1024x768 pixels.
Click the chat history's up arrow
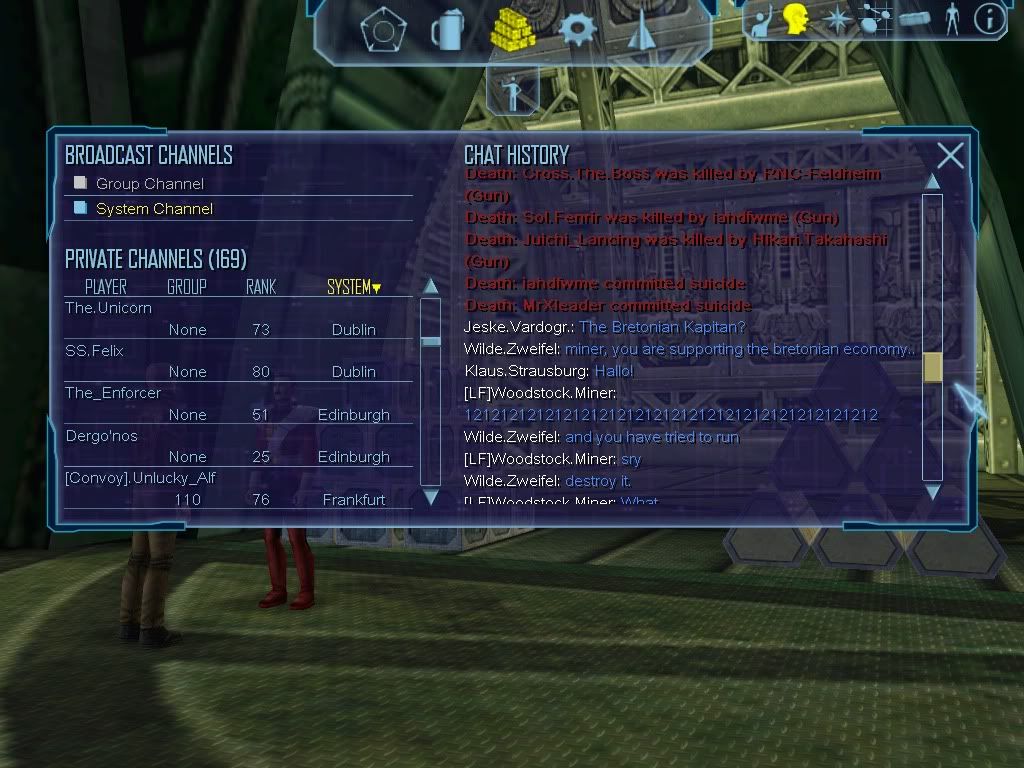932,181
